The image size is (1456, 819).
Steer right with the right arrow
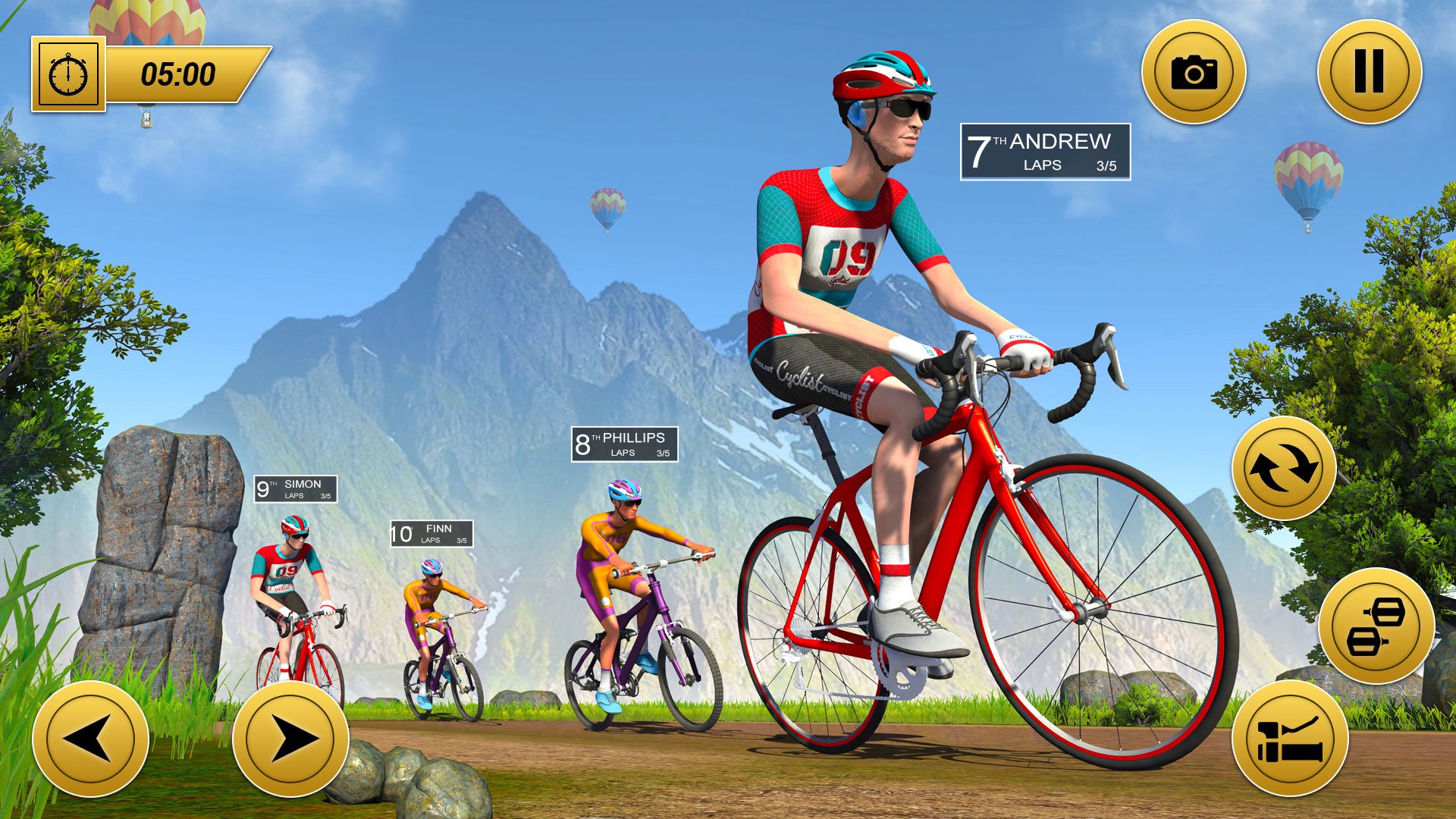pyautogui.click(x=290, y=739)
